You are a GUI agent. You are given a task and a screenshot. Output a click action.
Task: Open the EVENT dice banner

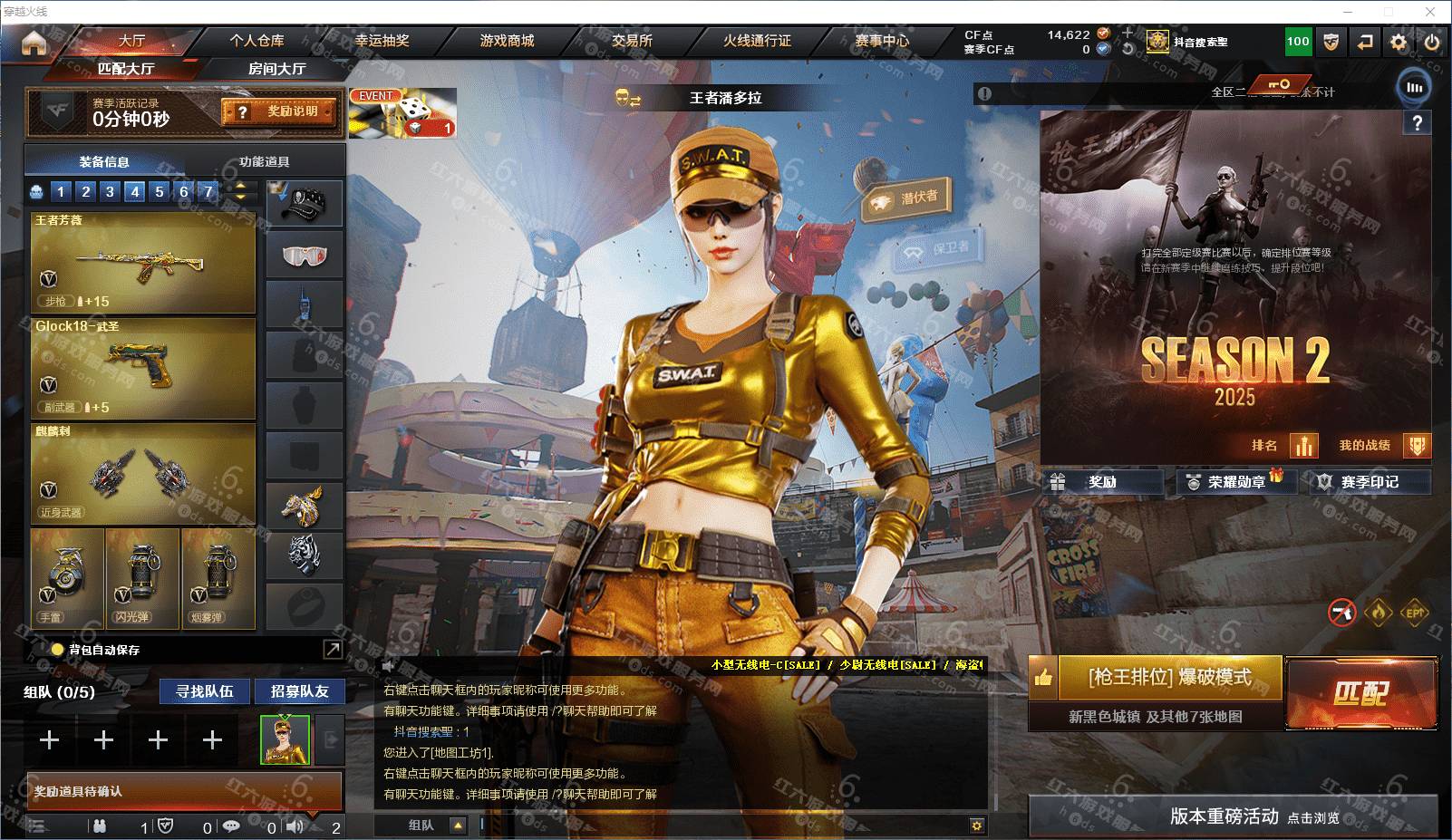[402, 113]
